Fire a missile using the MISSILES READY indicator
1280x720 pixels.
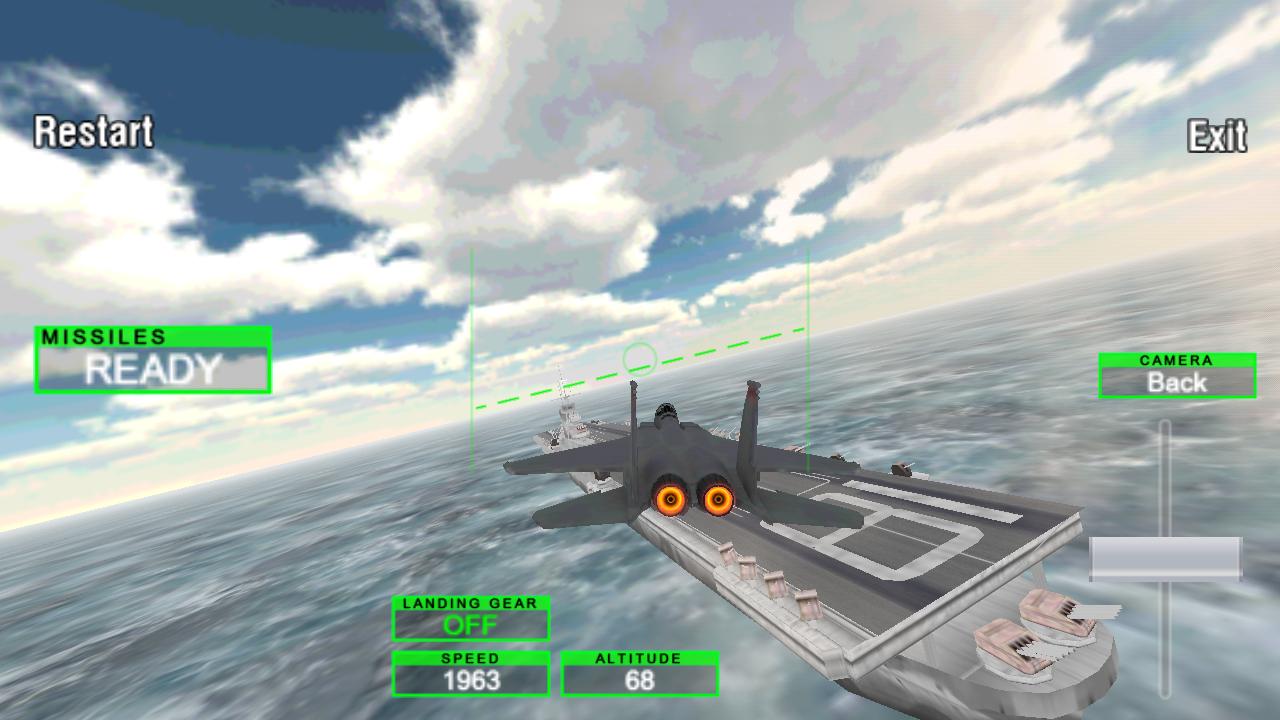point(150,369)
